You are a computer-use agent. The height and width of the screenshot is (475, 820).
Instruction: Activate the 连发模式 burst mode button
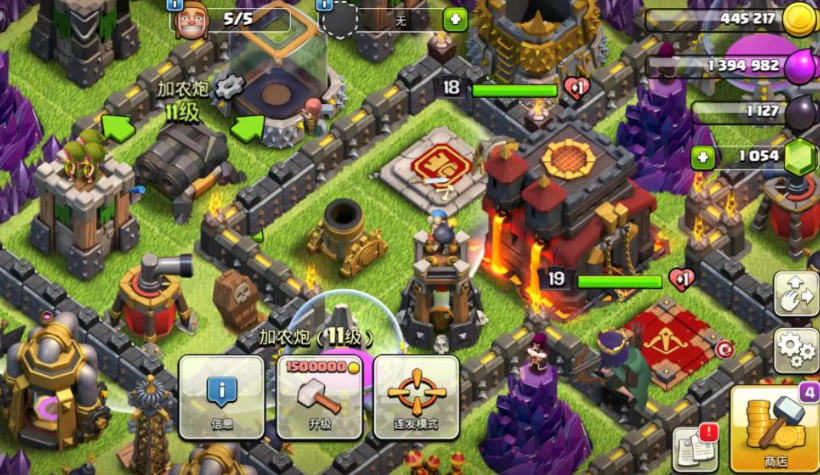coord(416,398)
